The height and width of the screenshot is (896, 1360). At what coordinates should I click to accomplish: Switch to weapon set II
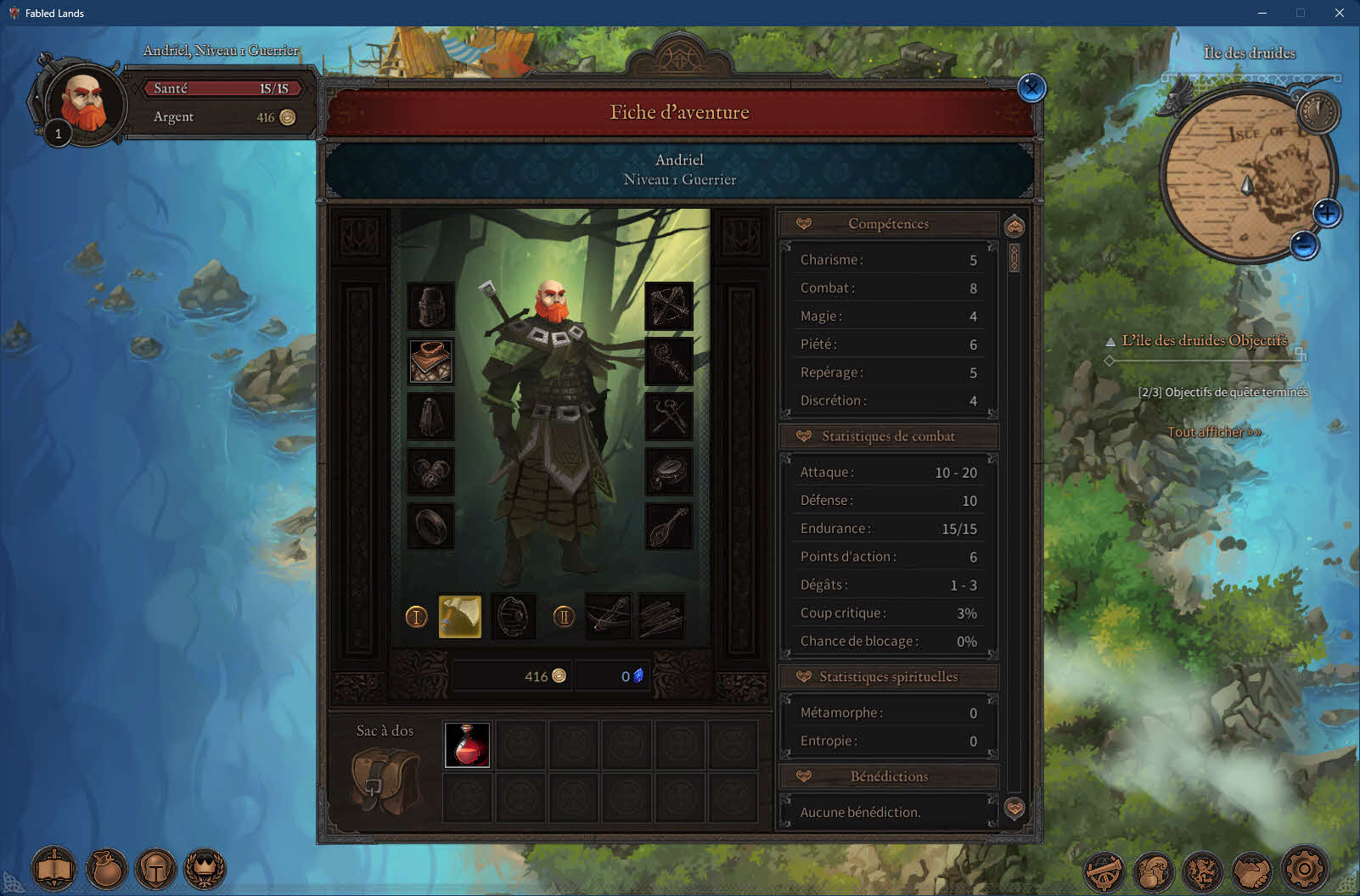point(564,617)
